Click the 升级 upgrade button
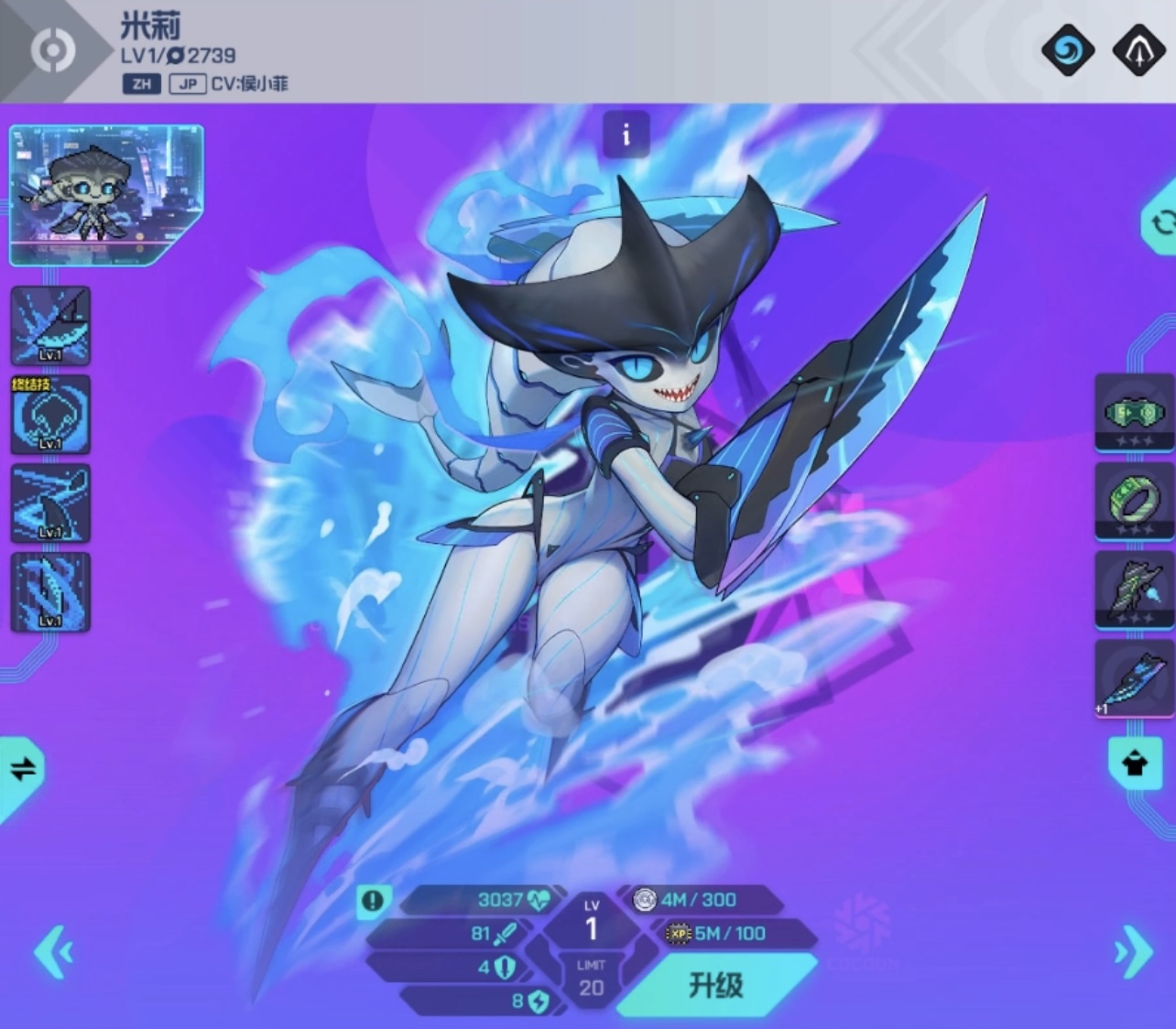Screen dimensions: 1176x1029 [716, 985]
